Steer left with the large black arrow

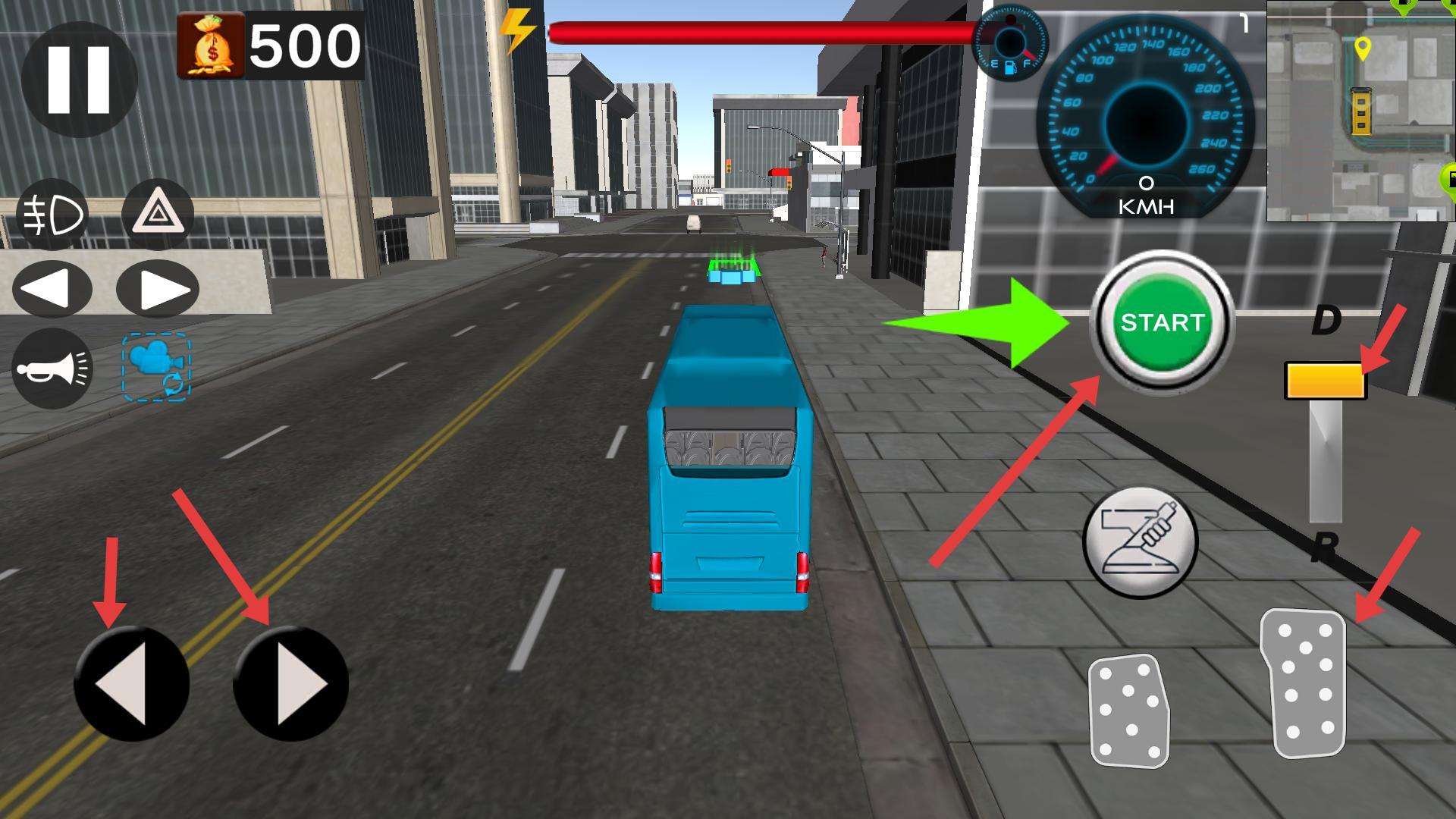click(131, 684)
